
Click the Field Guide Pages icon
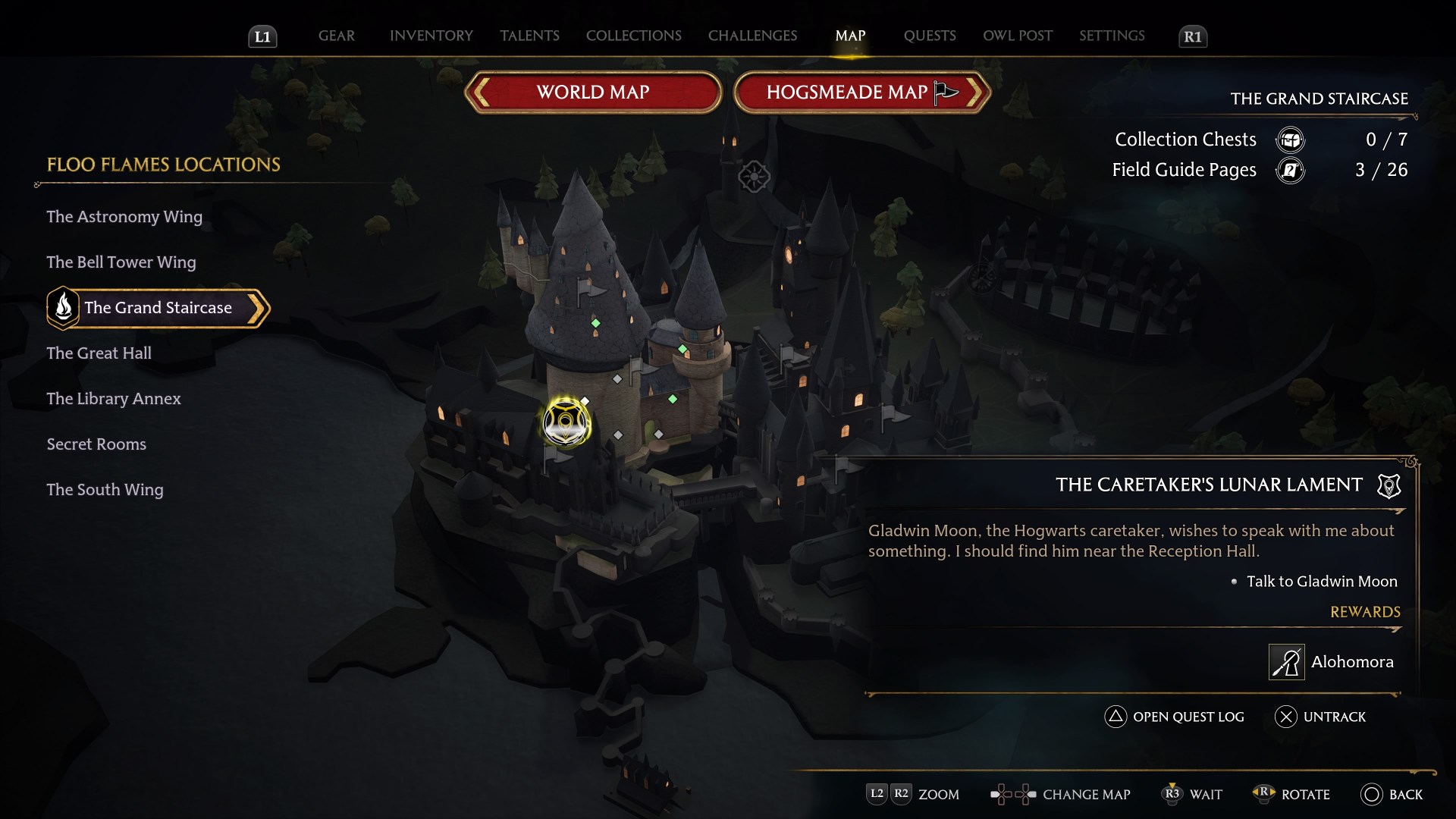click(1291, 171)
